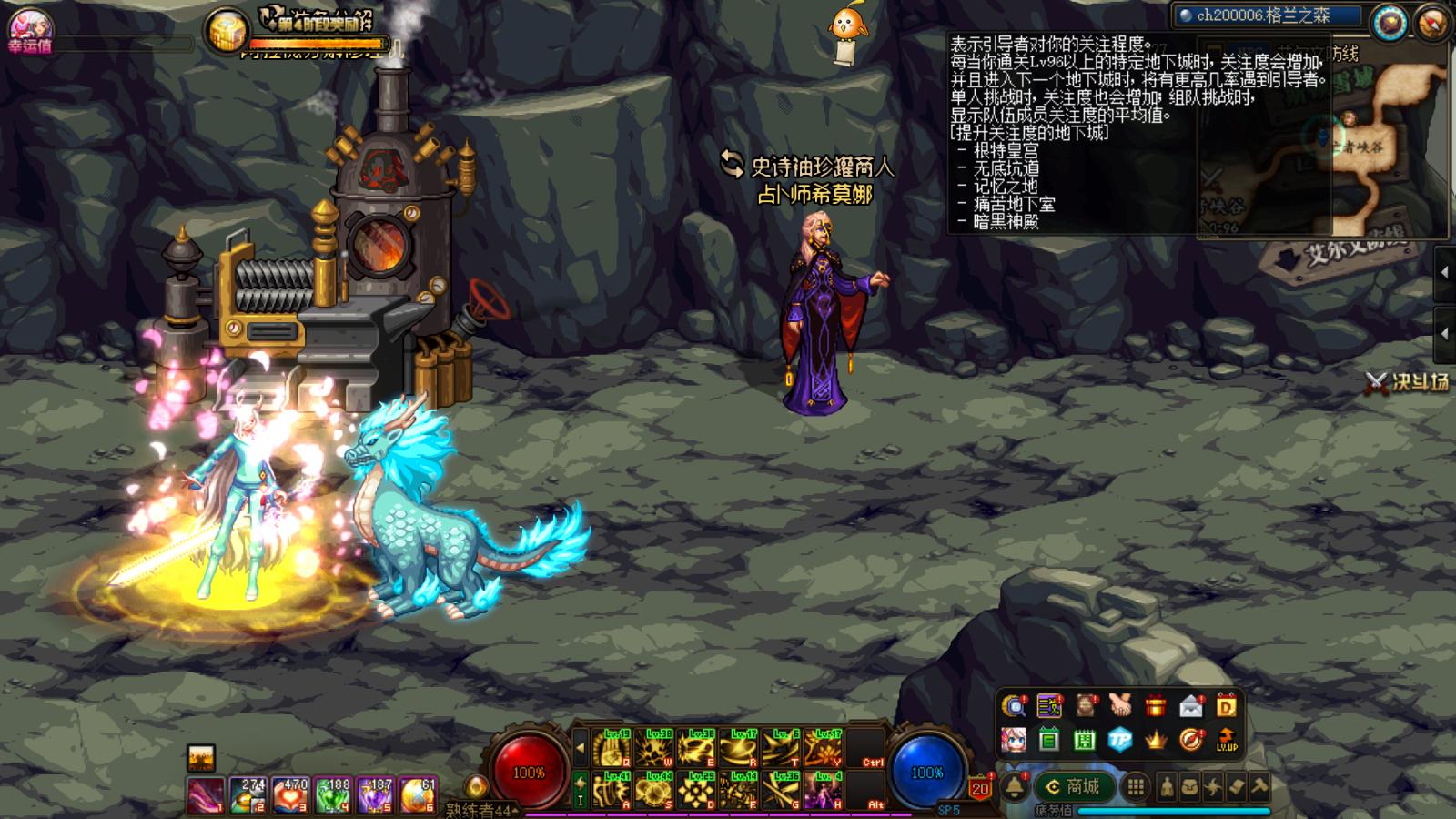Open the red gift box icon
Viewport: 1456px width, 819px height.
pyautogui.click(x=1156, y=706)
